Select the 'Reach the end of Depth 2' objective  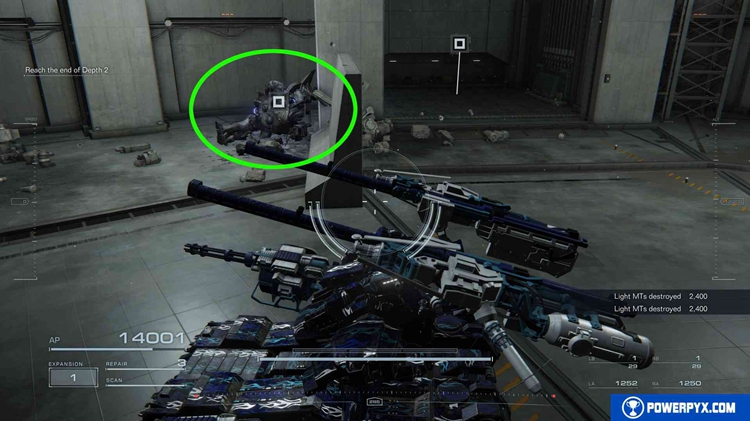pyautogui.click(x=66, y=70)
